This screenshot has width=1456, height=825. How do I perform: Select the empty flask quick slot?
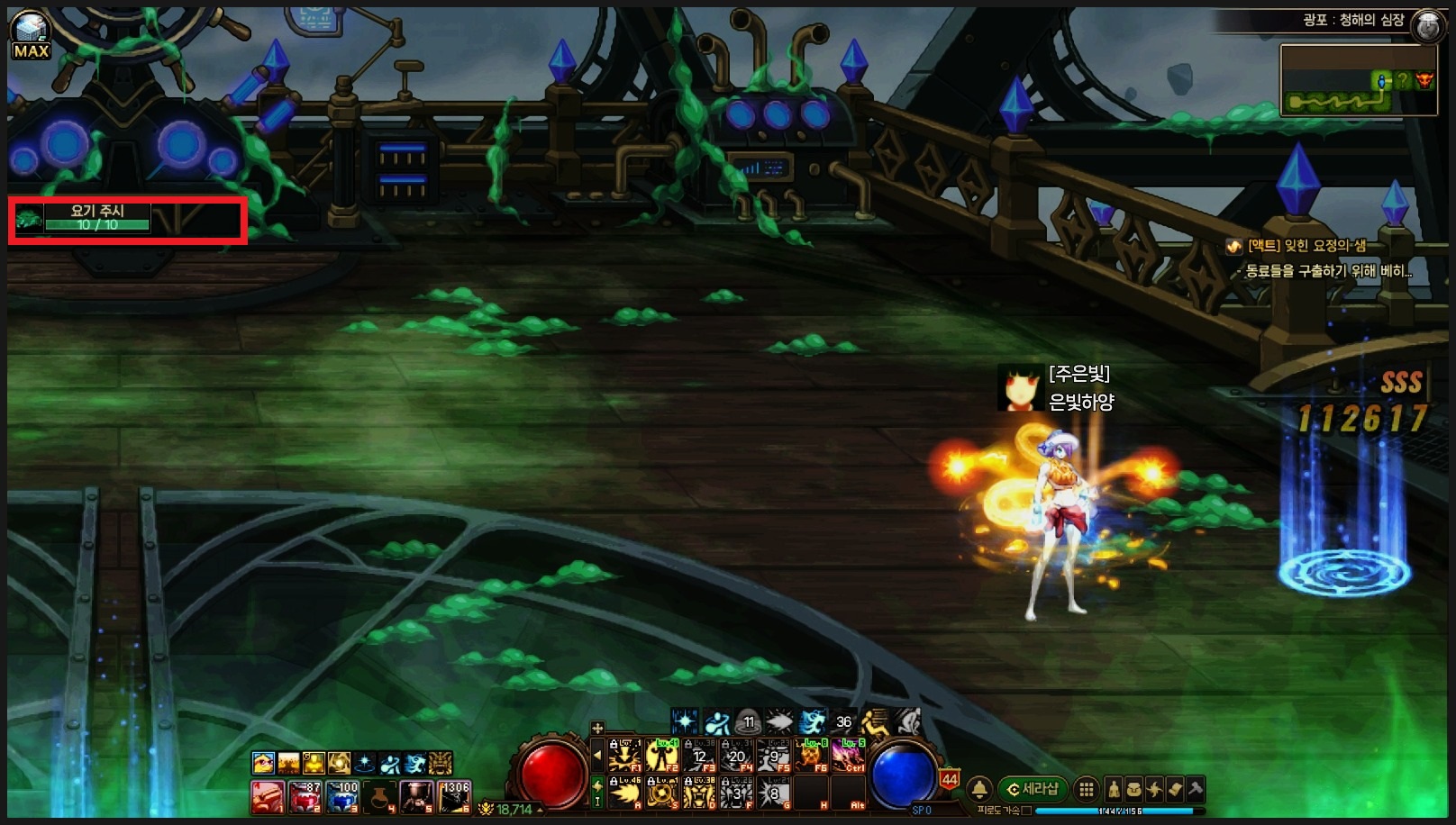tap(380, 797)
